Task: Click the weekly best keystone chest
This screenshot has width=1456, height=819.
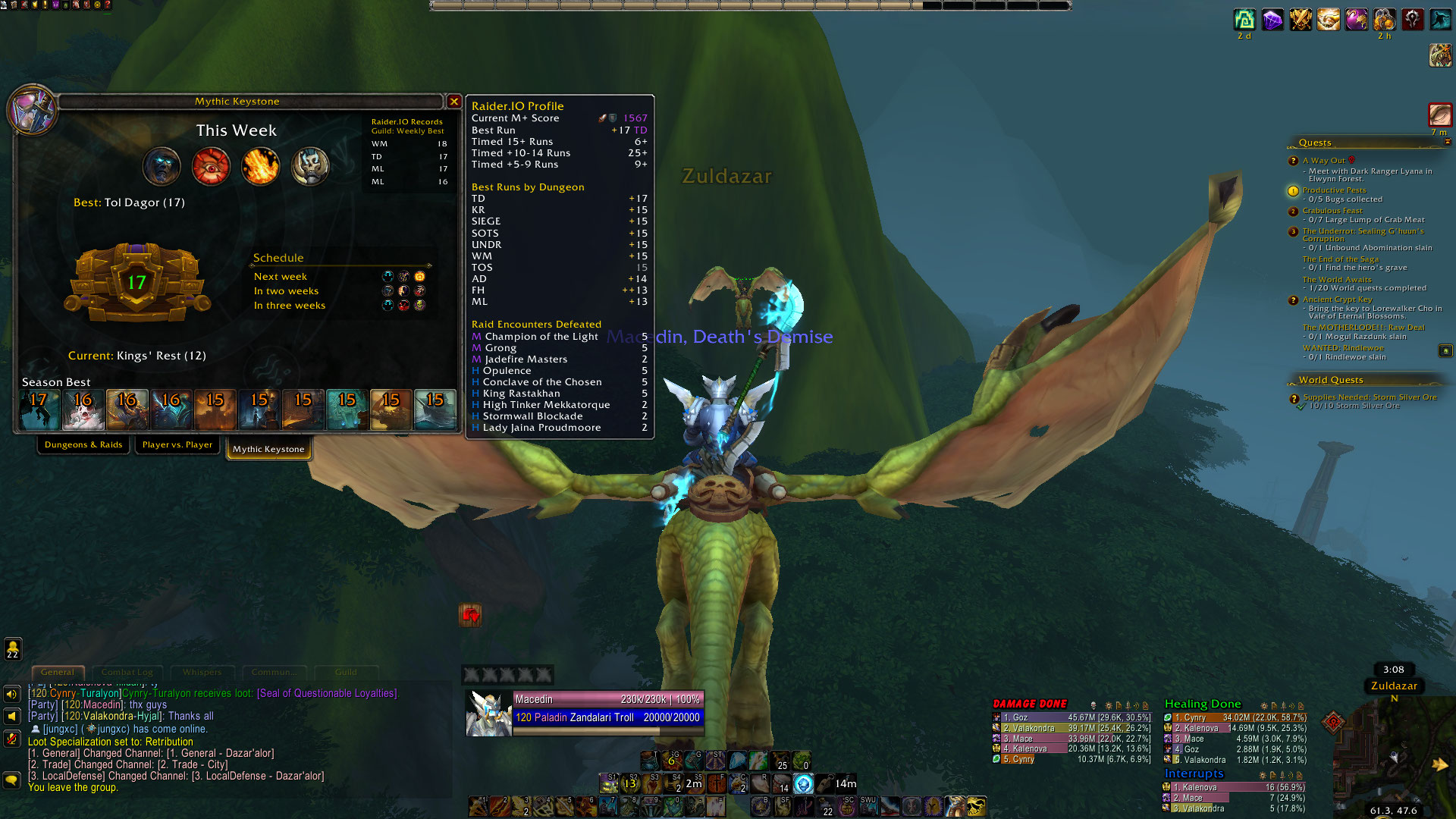Action: [136, 283]
